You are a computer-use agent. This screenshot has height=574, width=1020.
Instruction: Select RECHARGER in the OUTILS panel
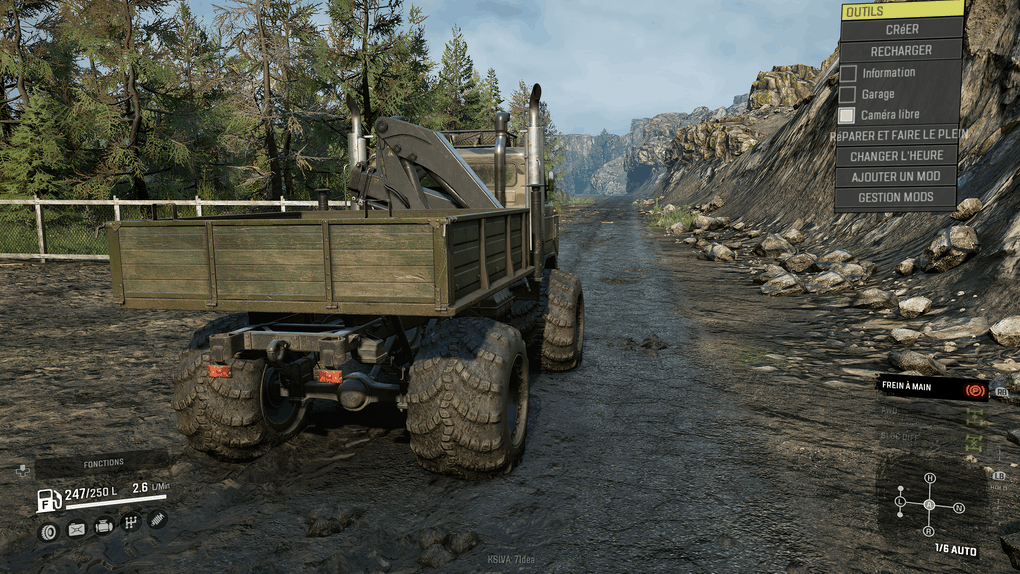point(901,50)
